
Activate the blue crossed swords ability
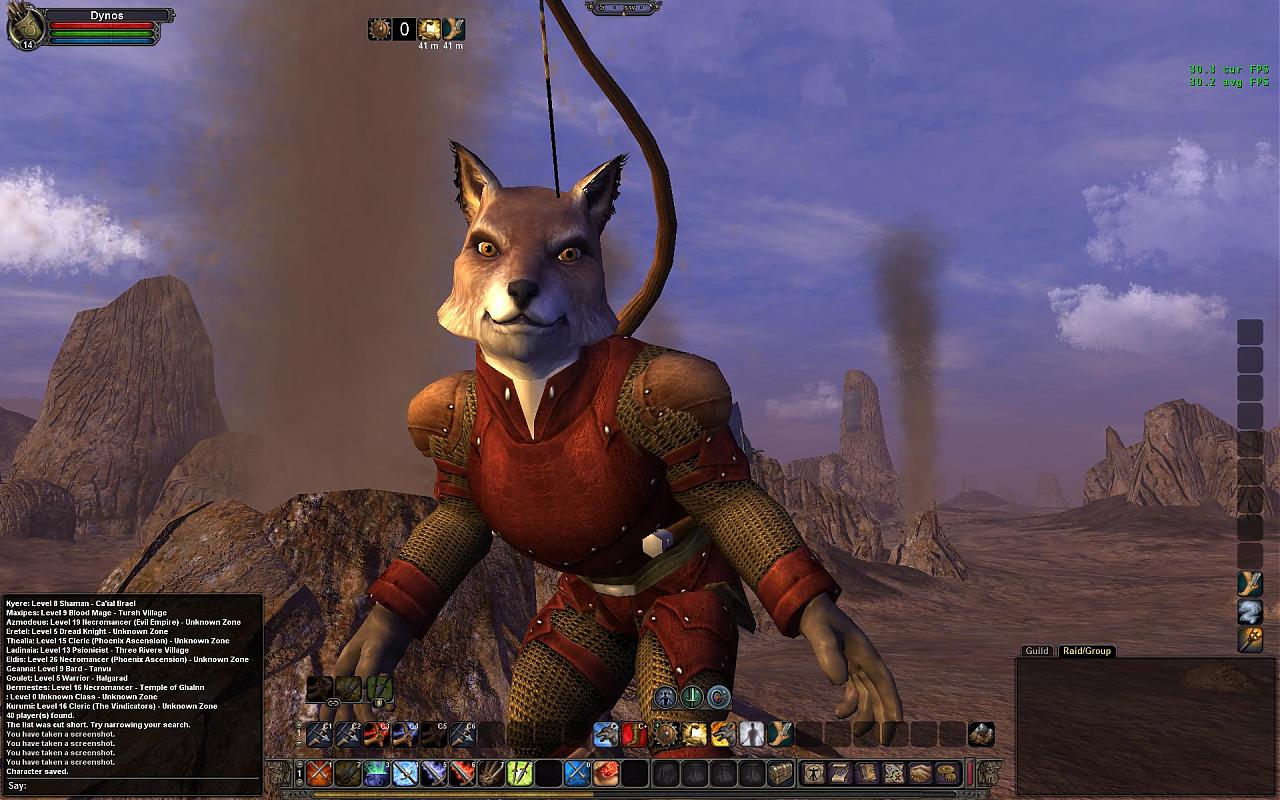tap(577, 773)
